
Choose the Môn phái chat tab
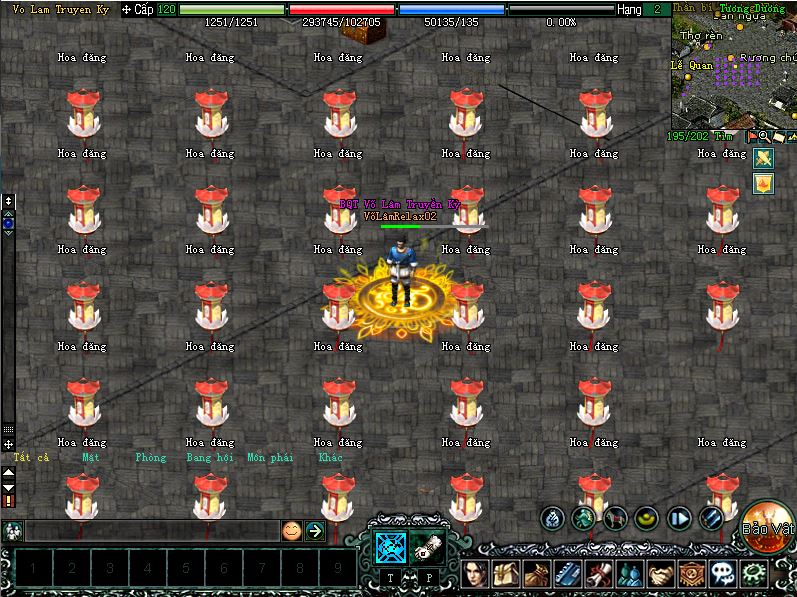(270, 458)
